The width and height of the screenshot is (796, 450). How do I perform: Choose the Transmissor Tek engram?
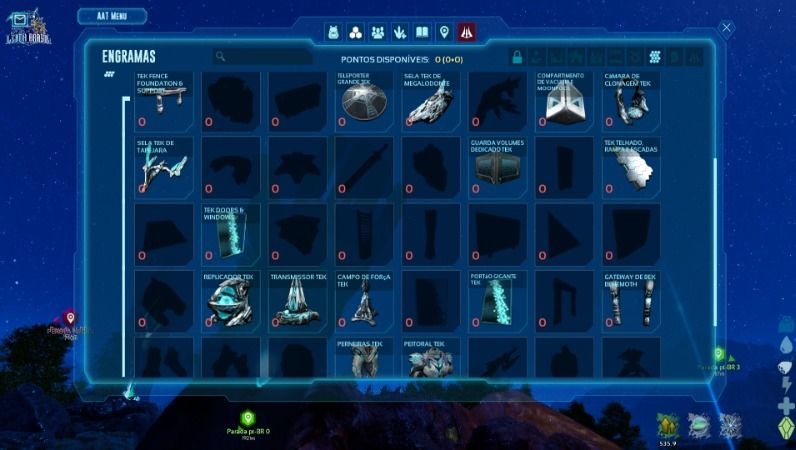click(297, 300)
